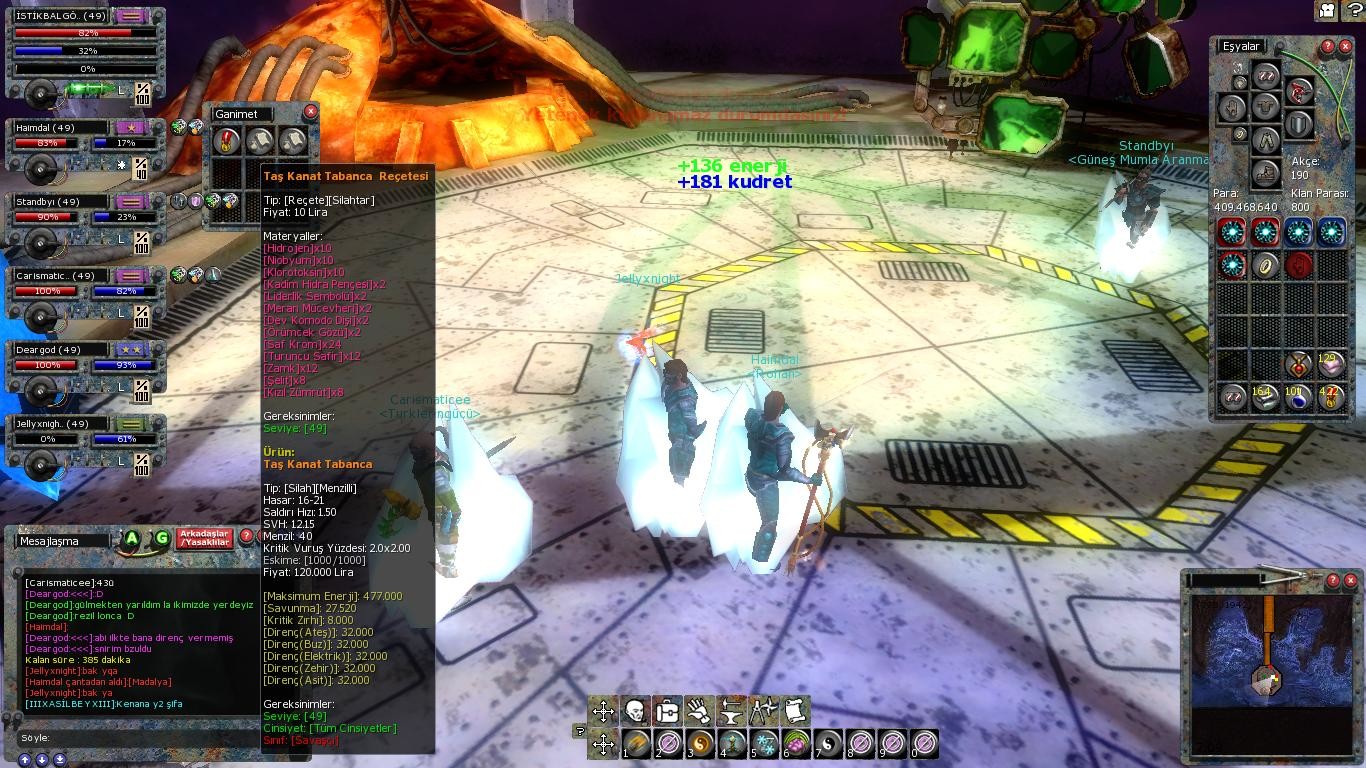Pick the amulet item in the inventory
Screen dimensions: 1366x768
point(1298,364)
